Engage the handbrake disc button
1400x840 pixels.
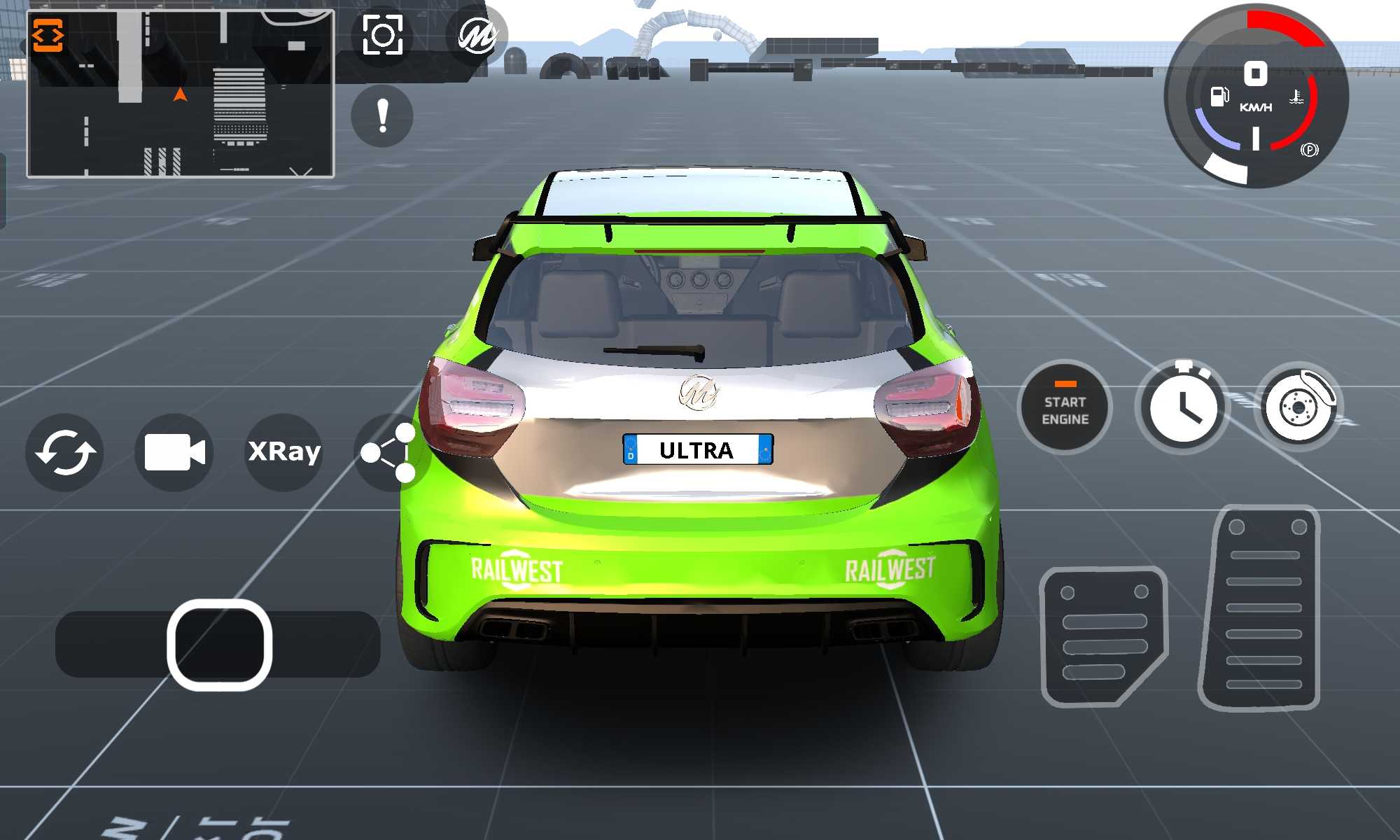1298,407
